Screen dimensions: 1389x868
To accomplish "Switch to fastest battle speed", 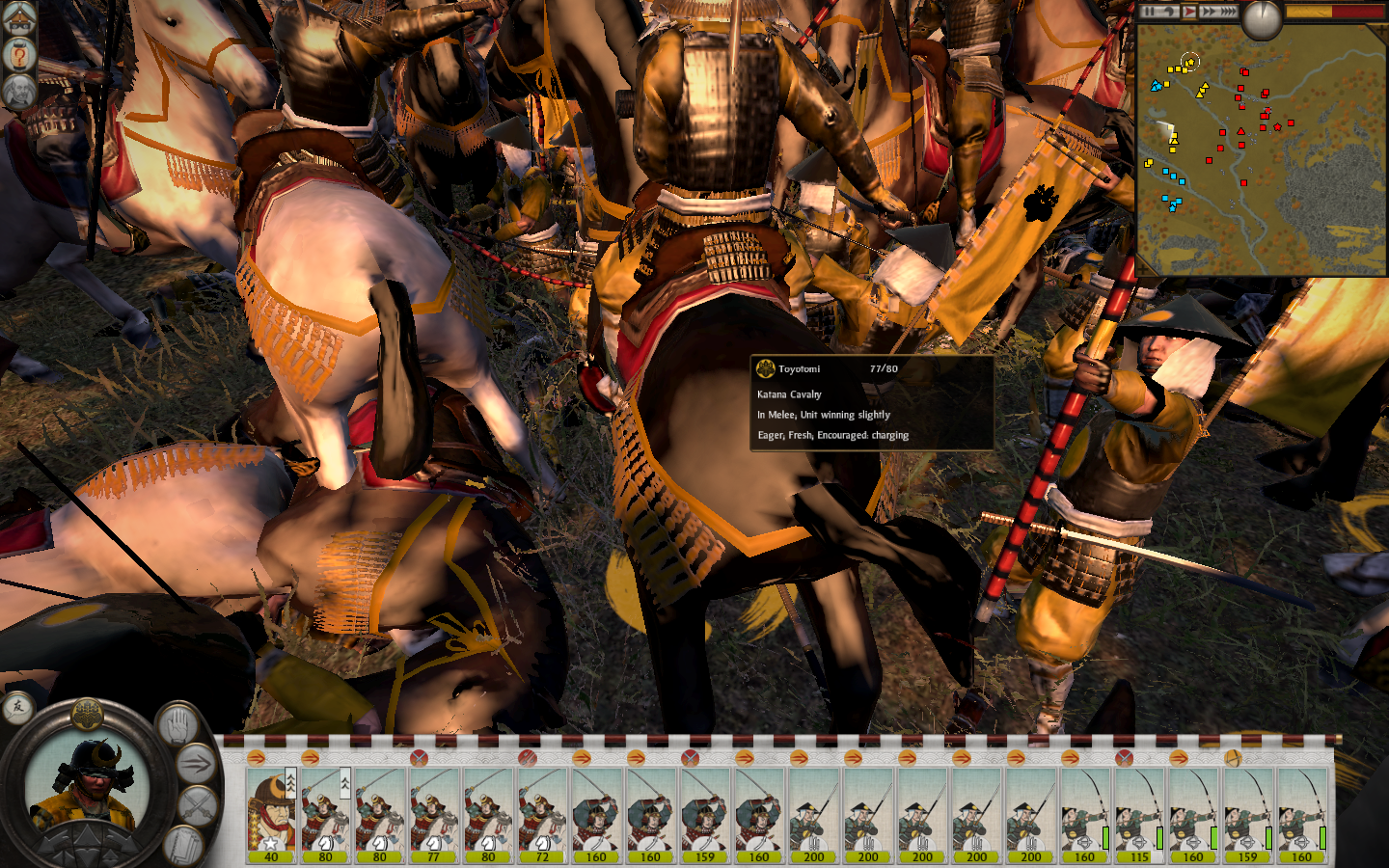I will [1228, 12].
